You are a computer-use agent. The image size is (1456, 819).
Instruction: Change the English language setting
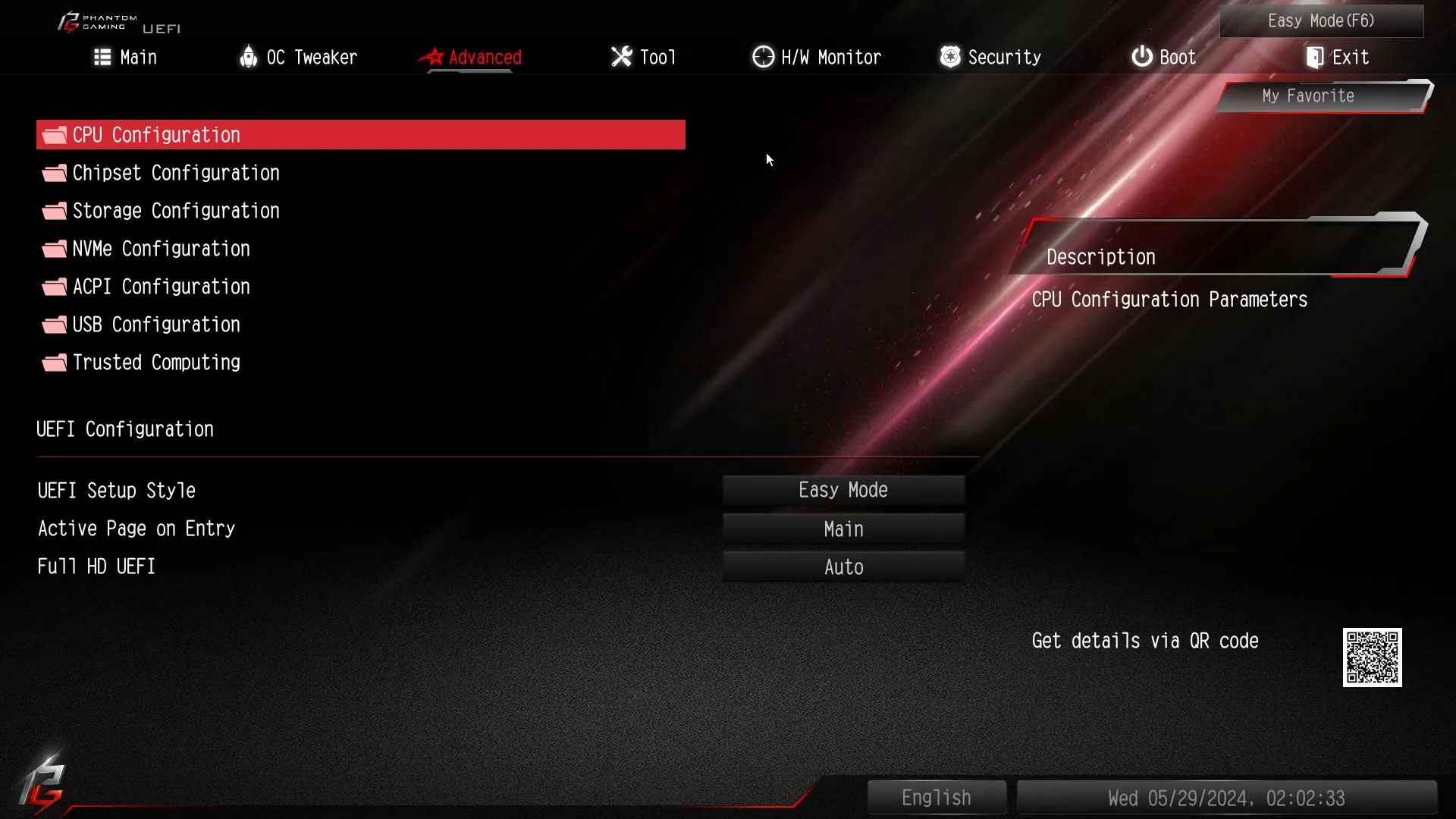pos(936,797)
